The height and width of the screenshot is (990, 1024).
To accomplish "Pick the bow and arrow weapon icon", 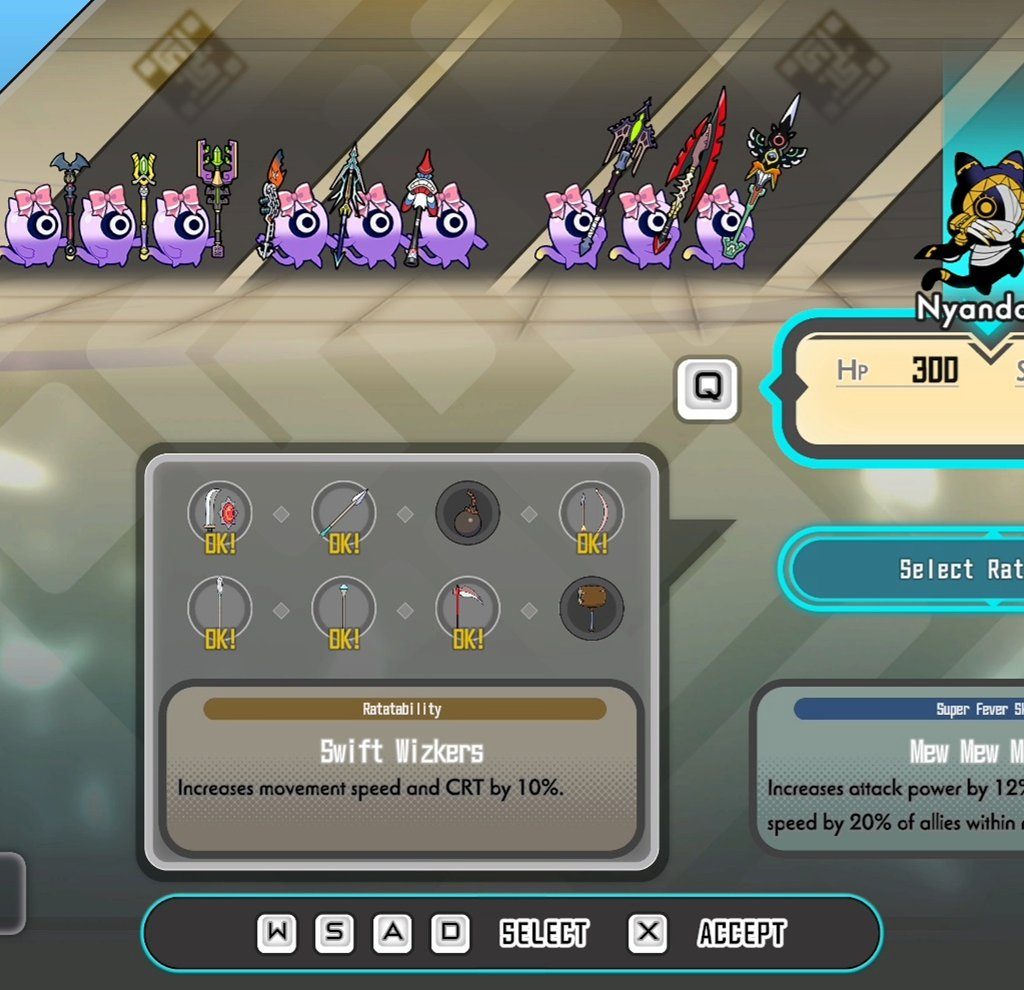I will pos(591,514).
